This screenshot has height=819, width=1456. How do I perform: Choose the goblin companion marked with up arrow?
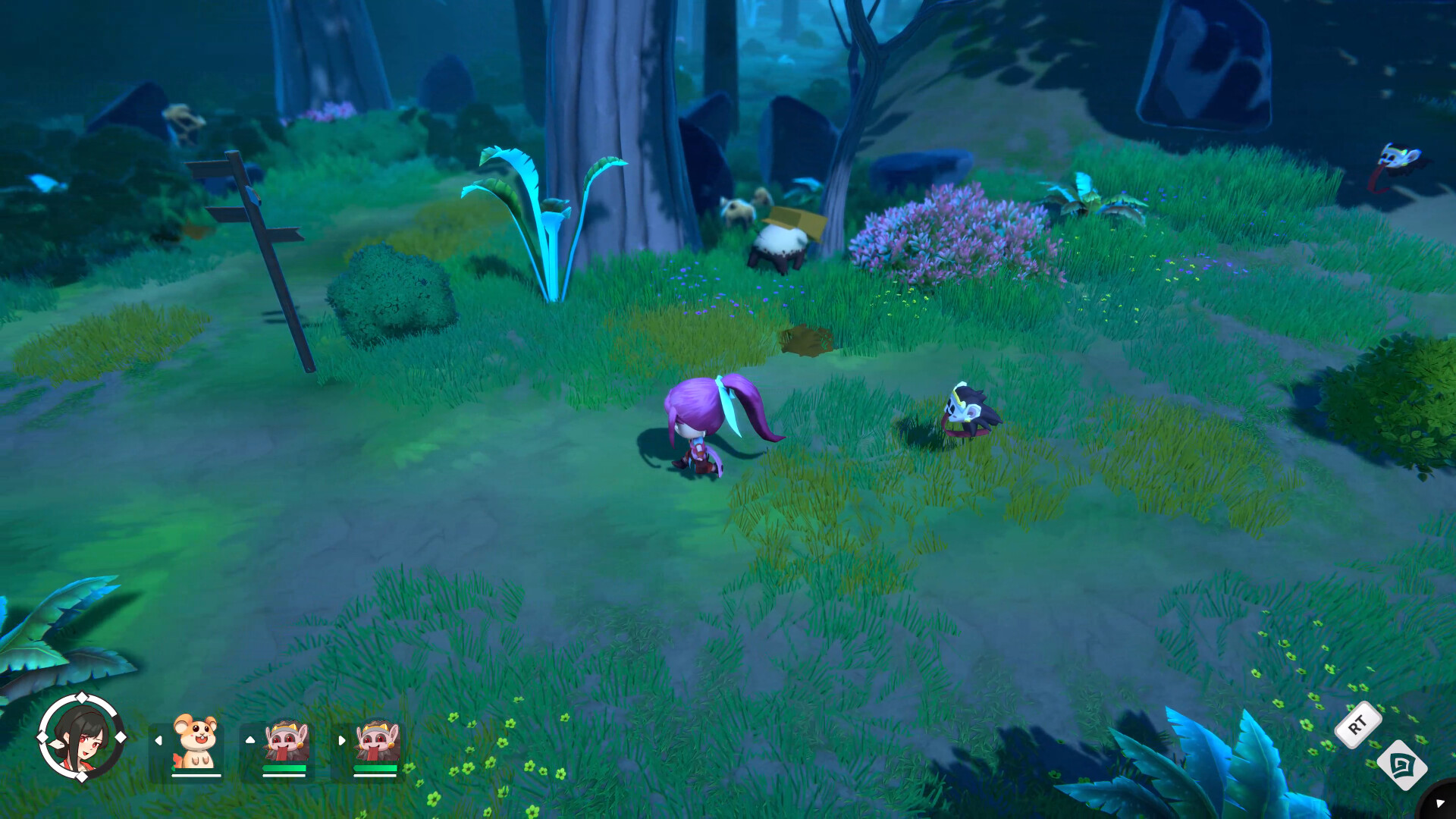(x=285, y=742)
